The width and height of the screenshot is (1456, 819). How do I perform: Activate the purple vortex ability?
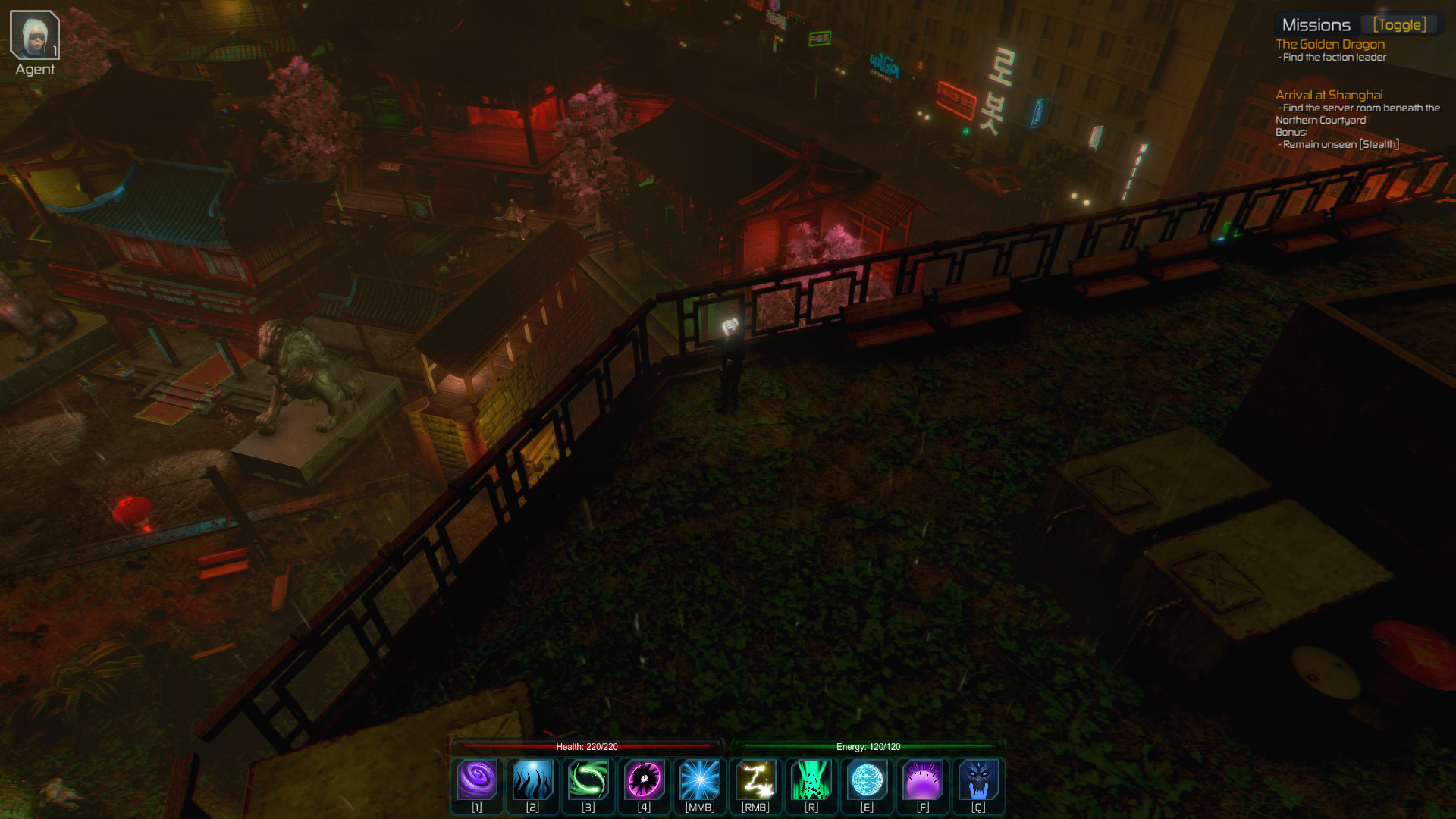click(477, 780)
